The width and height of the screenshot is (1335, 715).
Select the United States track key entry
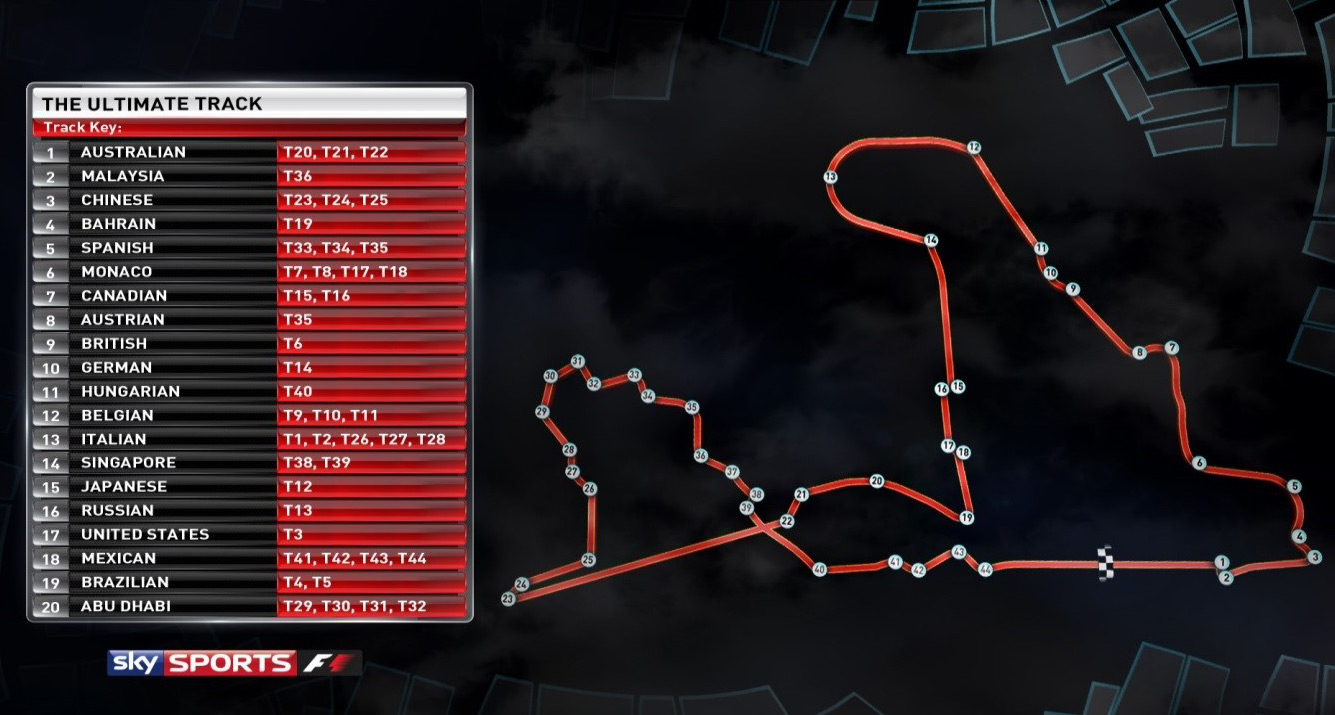coord(250,534)
